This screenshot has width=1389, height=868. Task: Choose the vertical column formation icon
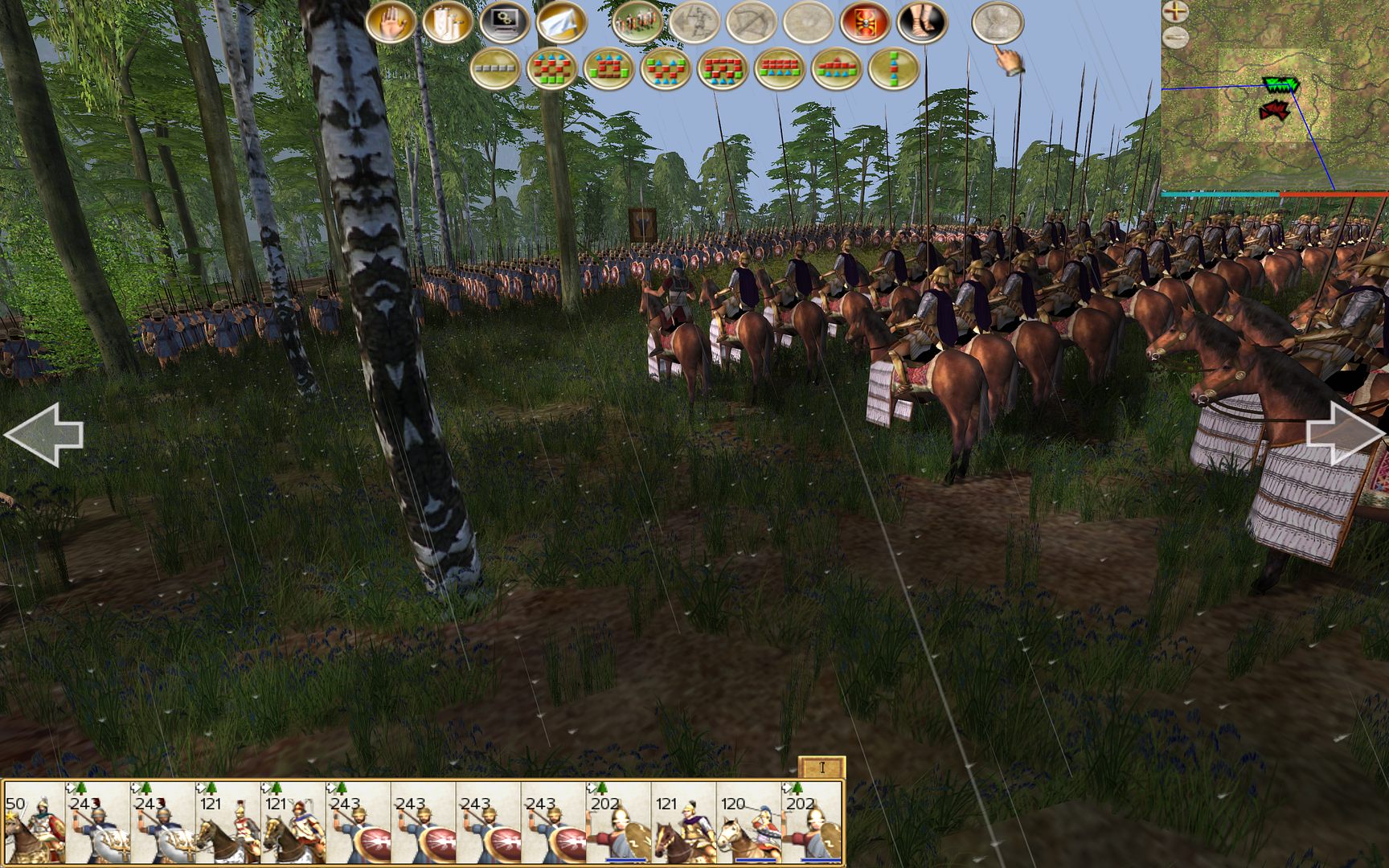(x=893, y=69)
